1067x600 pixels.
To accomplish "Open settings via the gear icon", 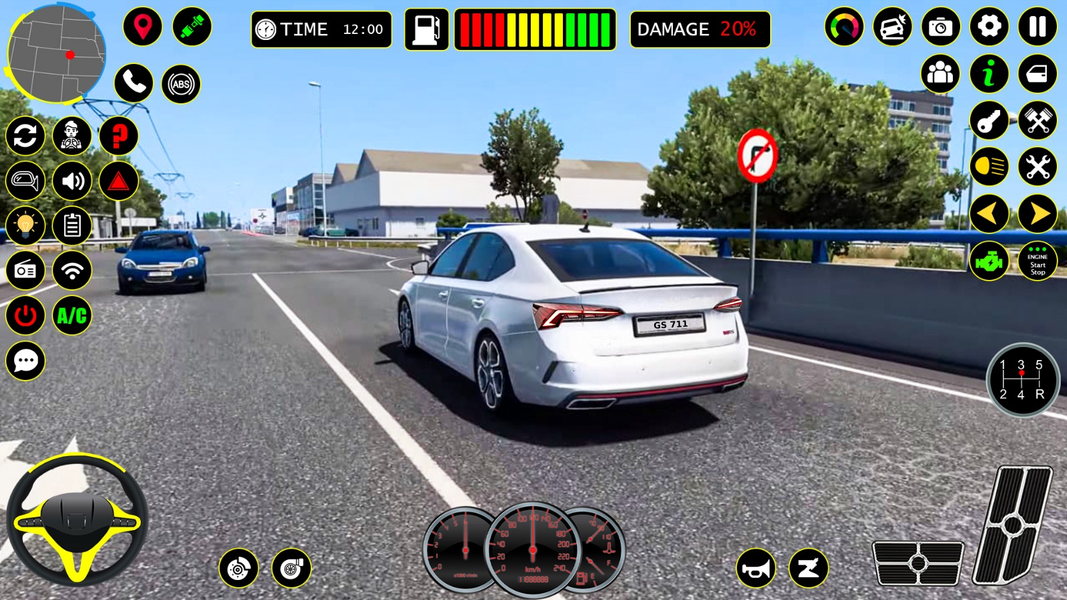I will (988, 27).
